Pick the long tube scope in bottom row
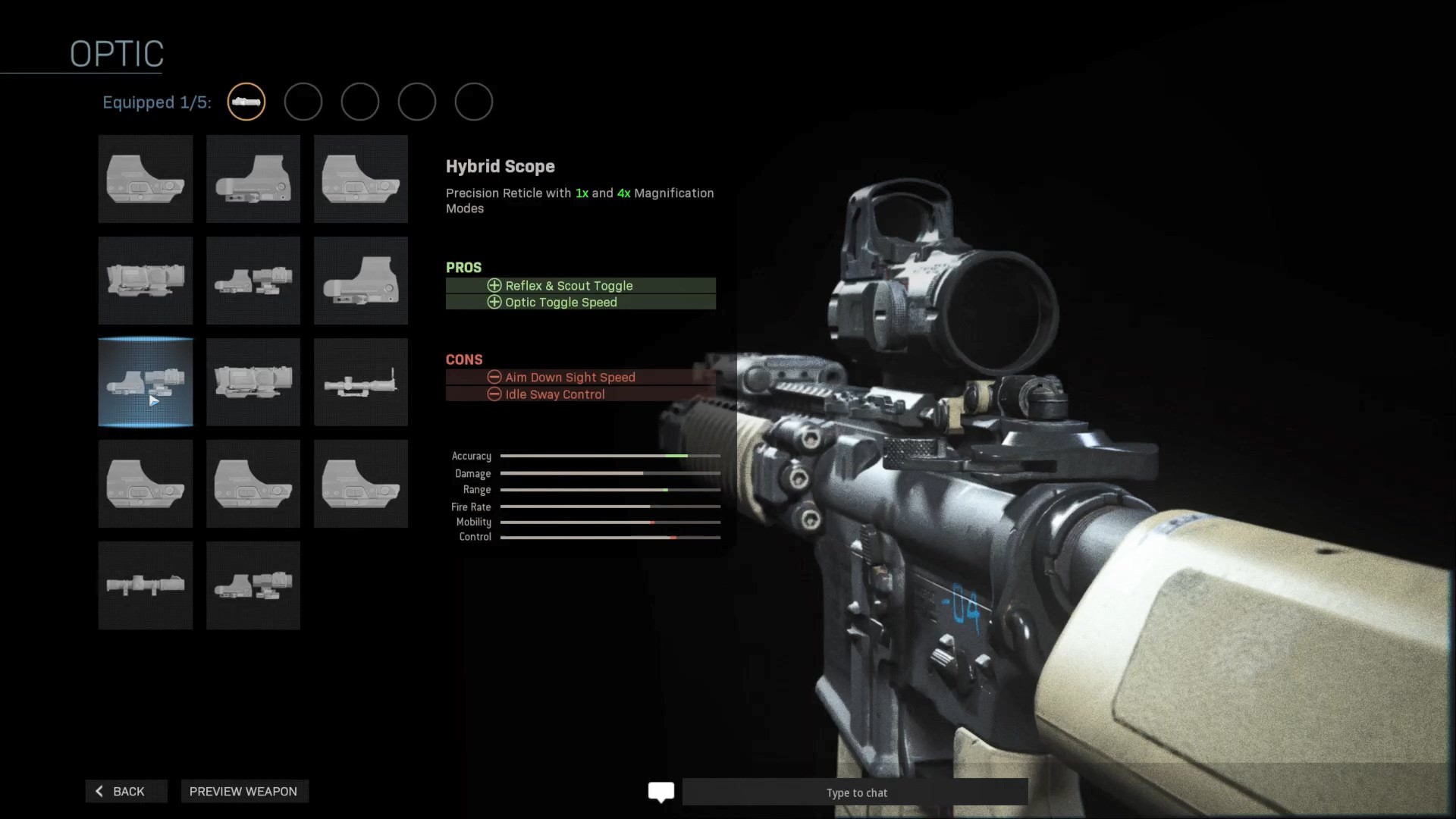The image size is (1456, 819). [x=146, y=585]
